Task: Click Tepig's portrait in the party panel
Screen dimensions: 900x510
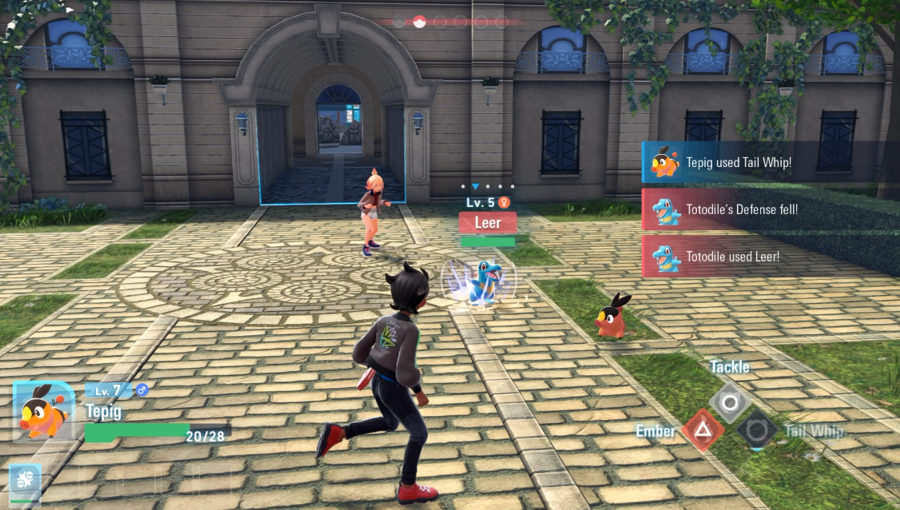Action: [44, 412]
